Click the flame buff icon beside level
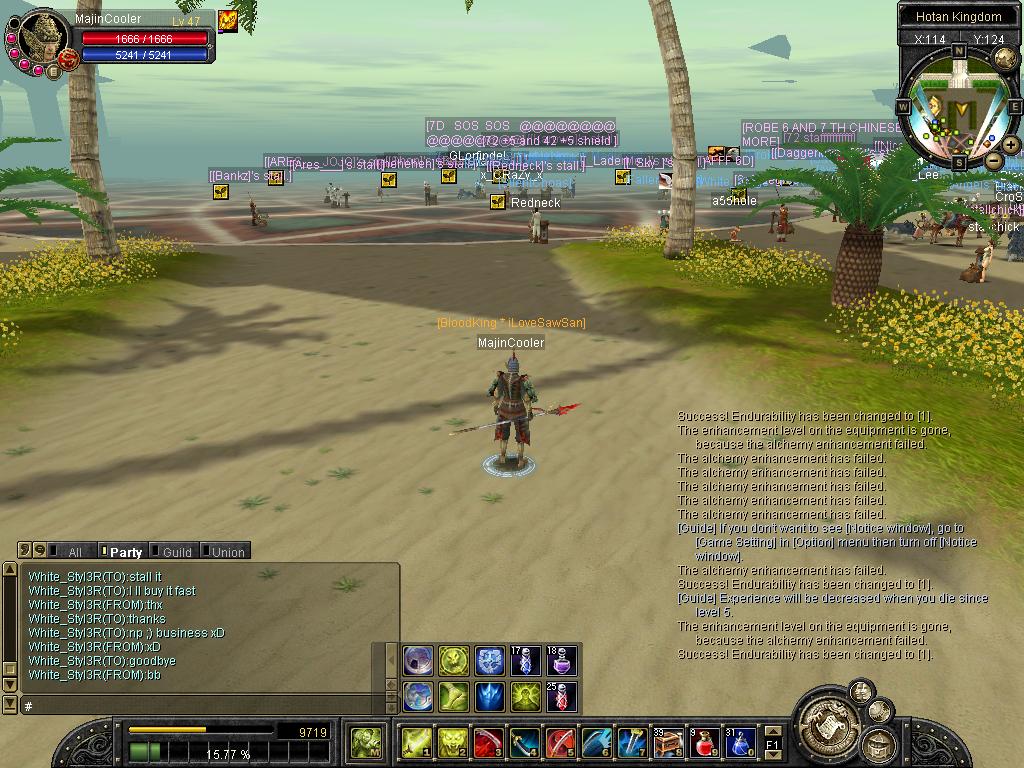Viewport: 1024px width, 768px height. [228, 21]
